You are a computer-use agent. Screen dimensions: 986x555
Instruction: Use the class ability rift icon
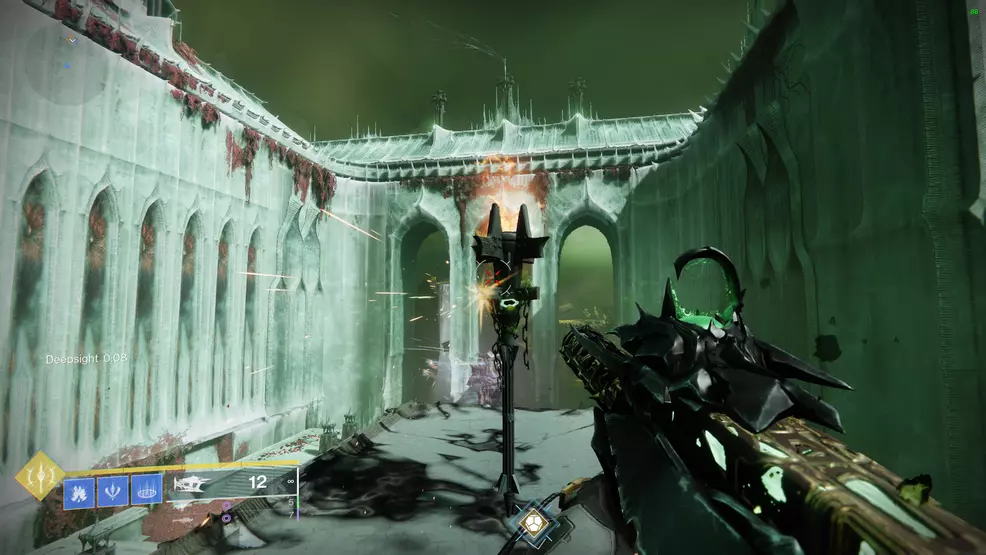(x=146, y=490)
